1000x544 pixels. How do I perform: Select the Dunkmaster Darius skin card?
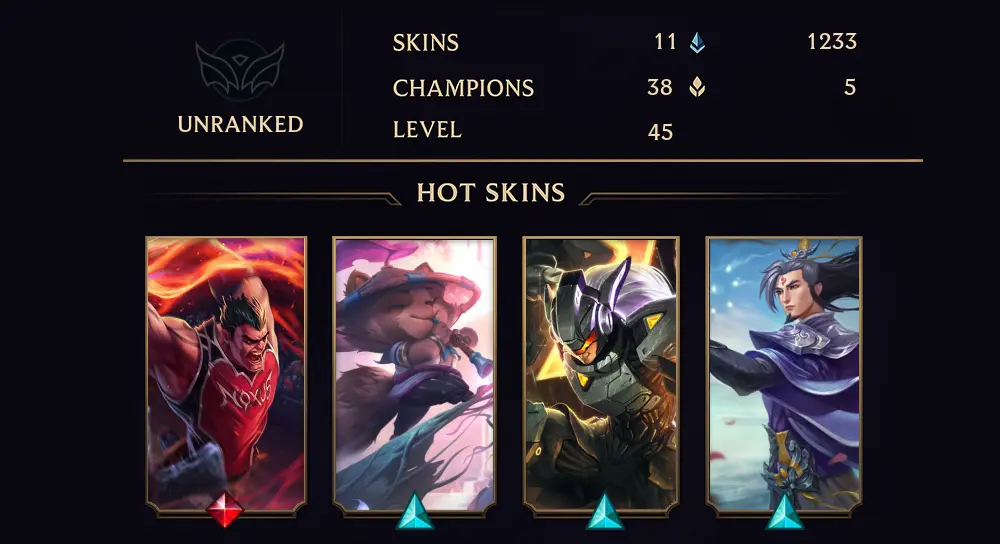226,372
